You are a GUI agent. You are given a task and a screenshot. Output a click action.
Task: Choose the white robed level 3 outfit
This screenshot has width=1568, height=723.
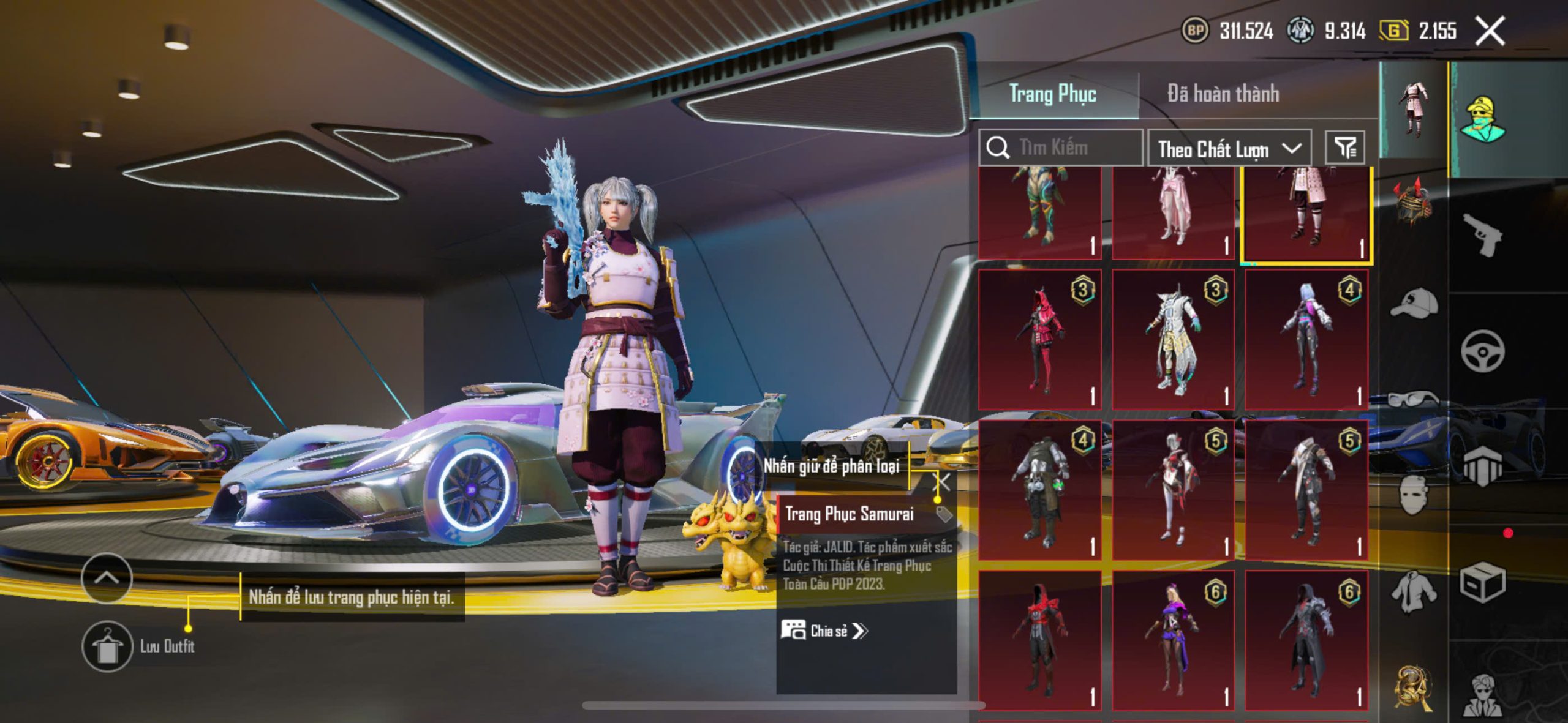point(1173,340)
